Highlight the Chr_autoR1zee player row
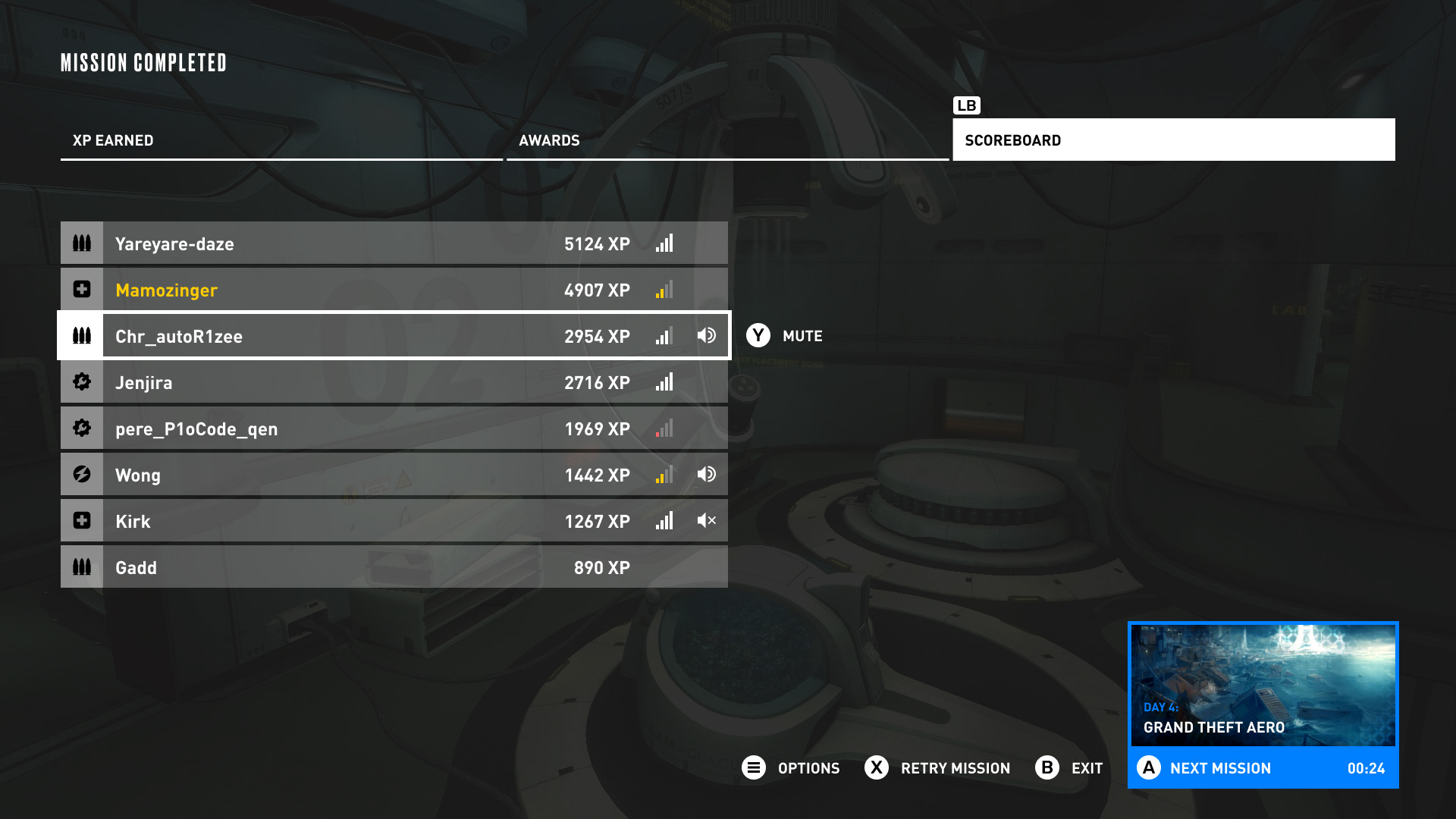 coord(393,336)
